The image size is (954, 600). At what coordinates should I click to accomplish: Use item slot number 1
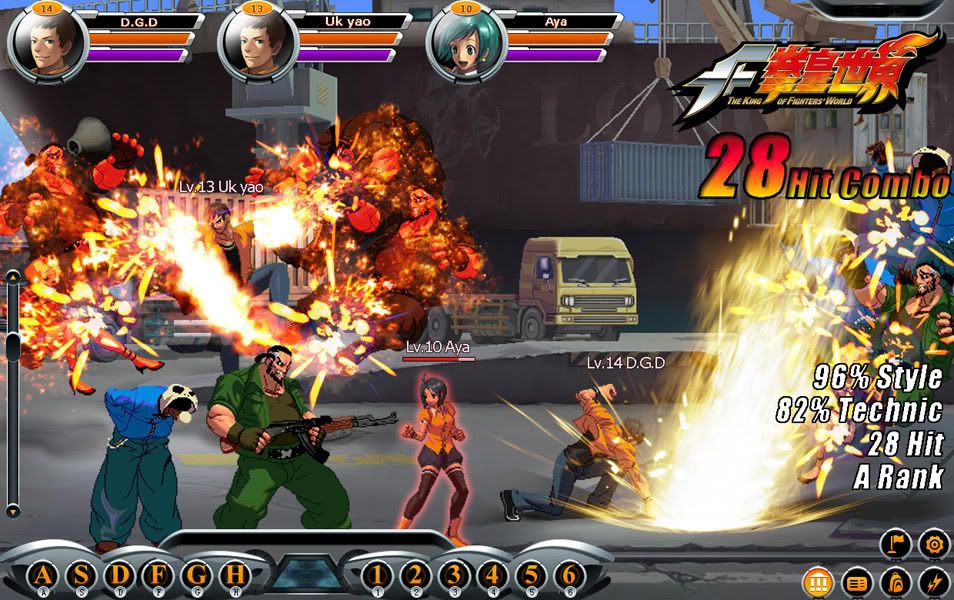coord(376,575)
